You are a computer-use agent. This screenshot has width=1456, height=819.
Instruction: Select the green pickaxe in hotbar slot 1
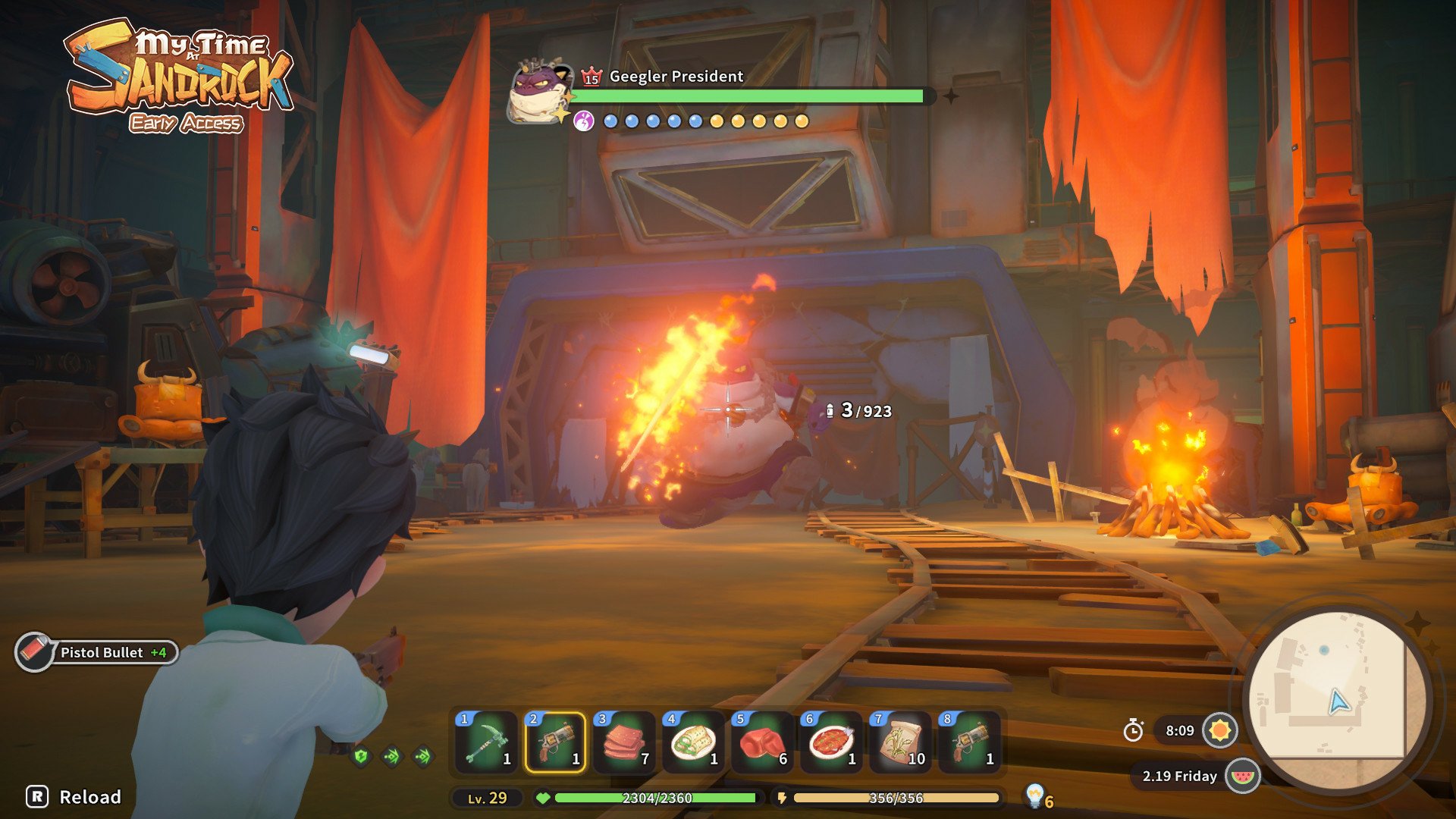coord(486,742)
